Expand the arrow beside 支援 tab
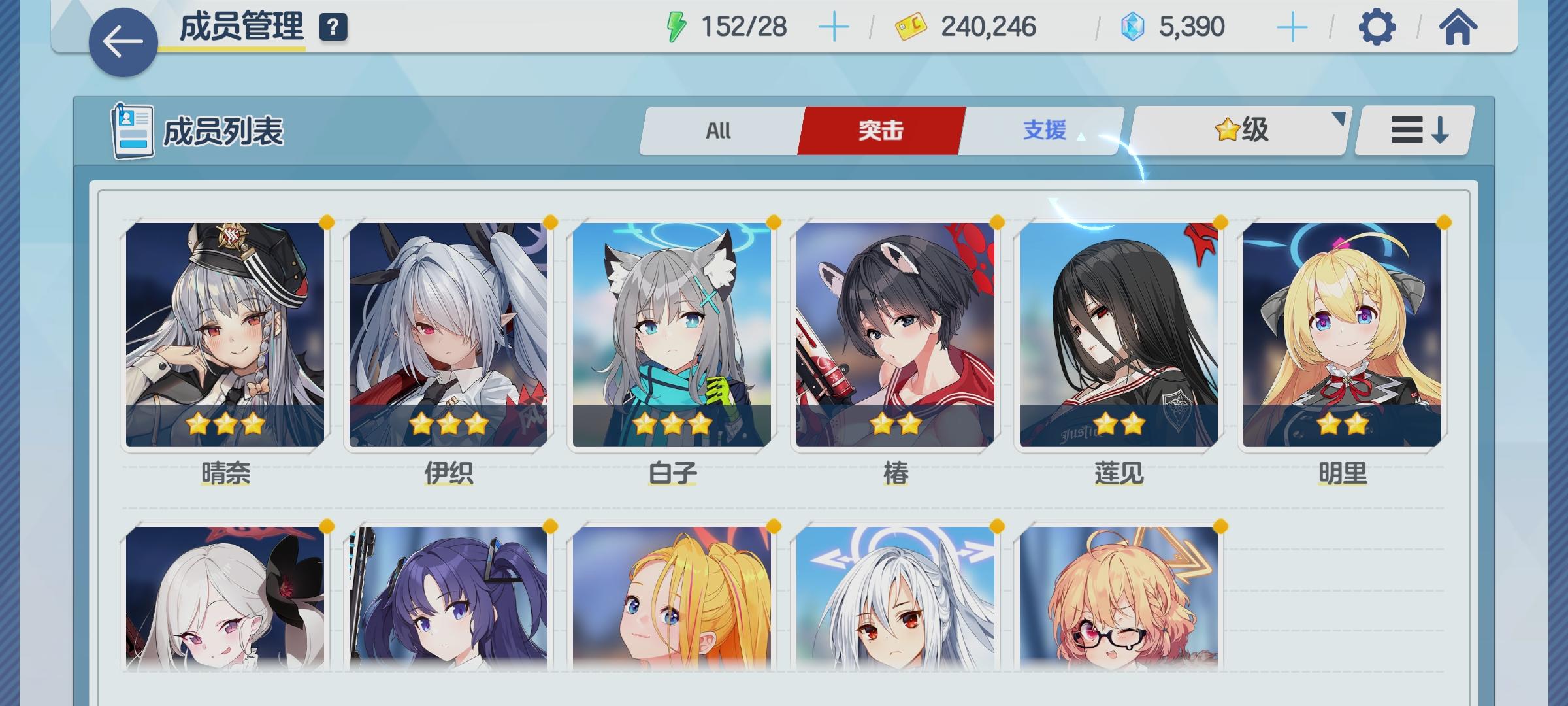The image size is (1568, 706). tap(1082, 135)
